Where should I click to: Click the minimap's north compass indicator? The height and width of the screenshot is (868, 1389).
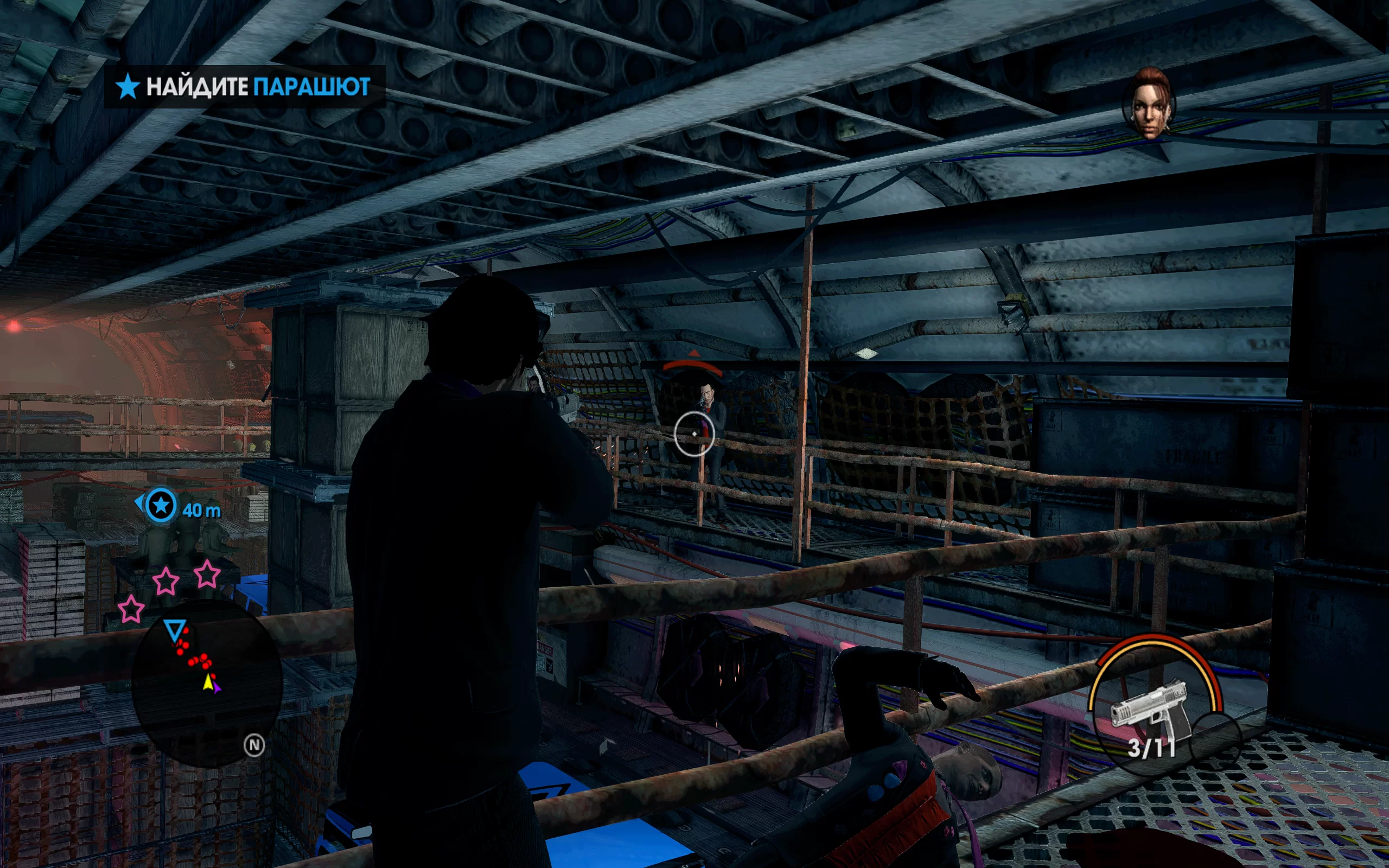click(x=254, y=745)
